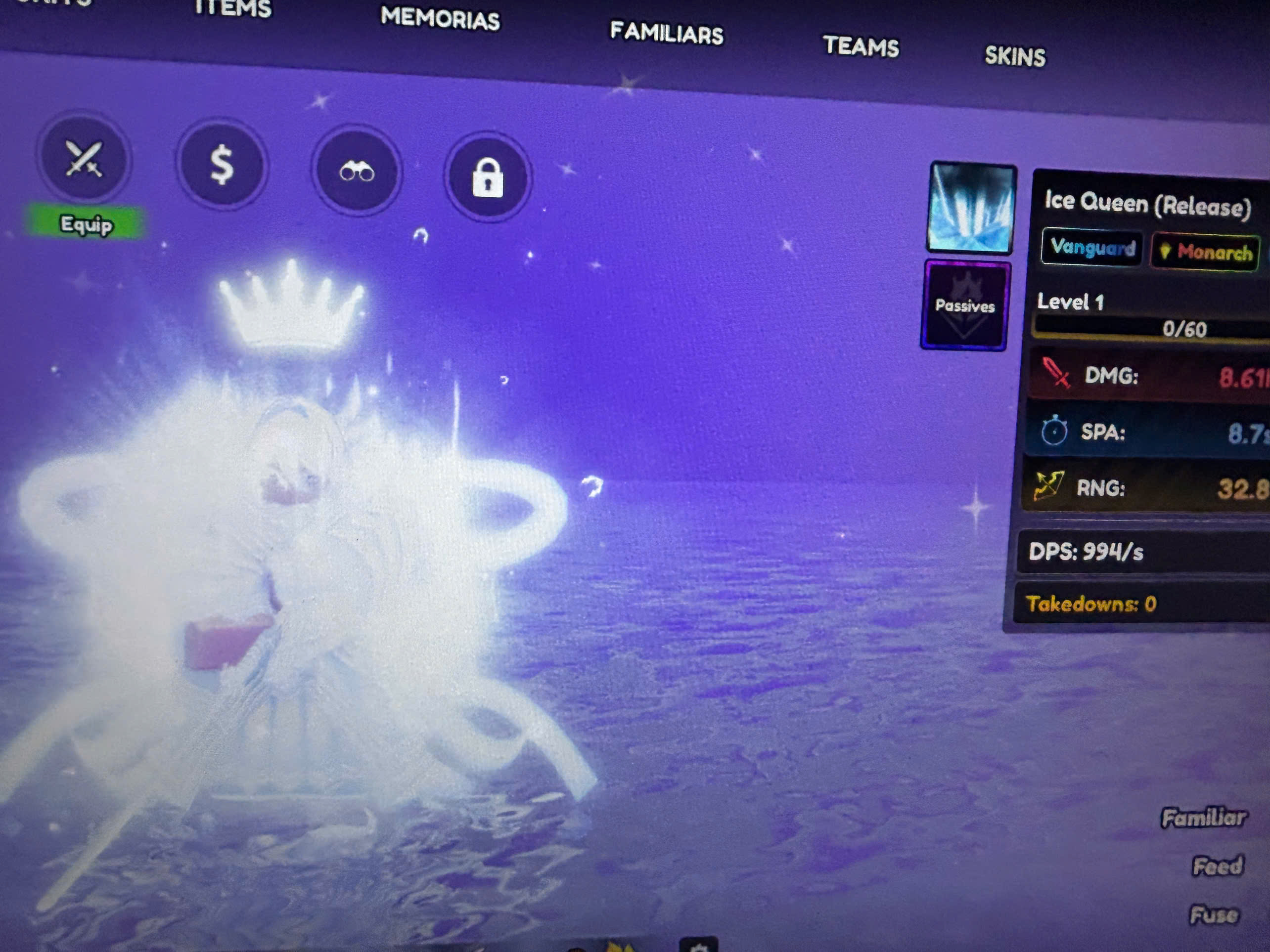This screenshot has width=1270, height=952.
Task: Click the Monarch trait tag
Action: (x=1206, y=252)
